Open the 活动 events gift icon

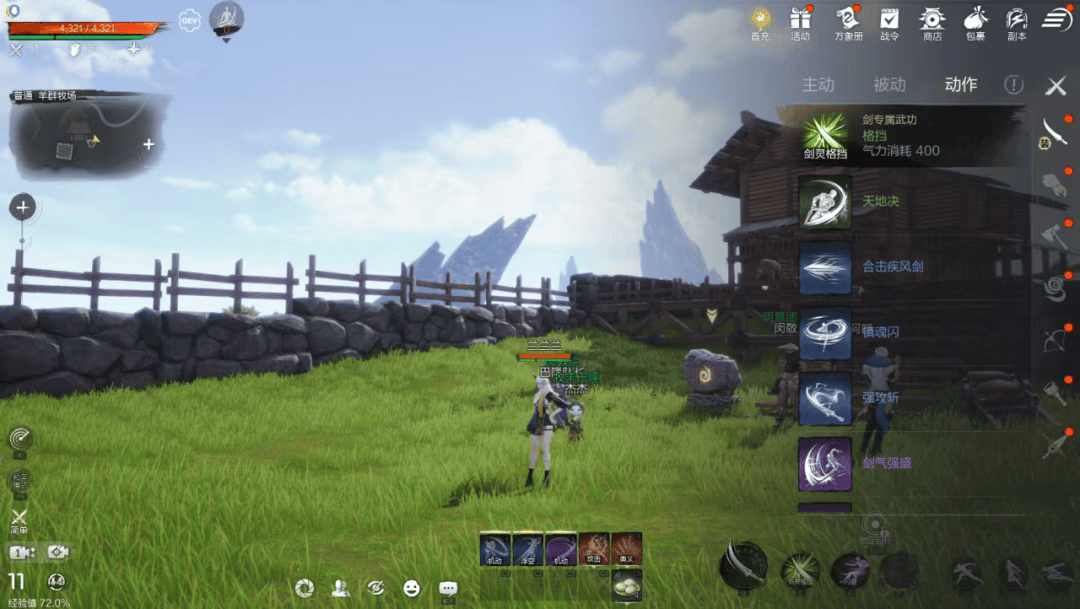800,21
